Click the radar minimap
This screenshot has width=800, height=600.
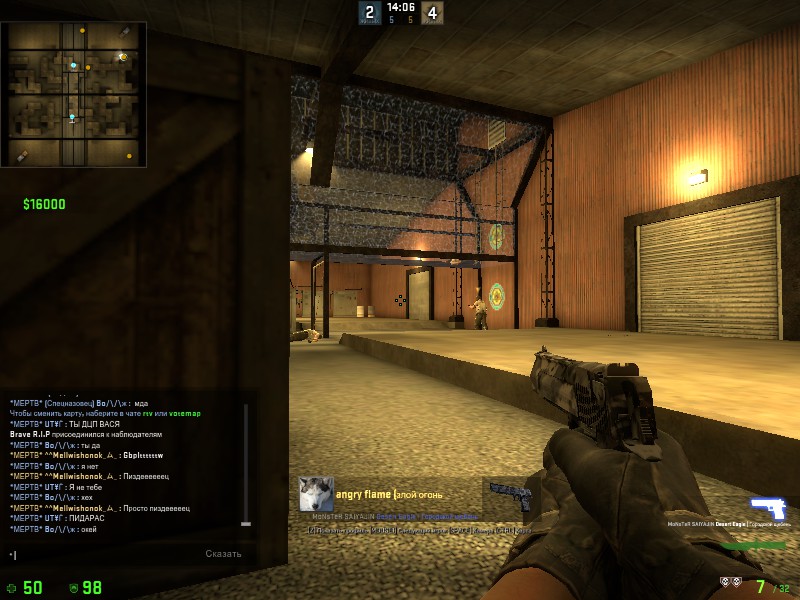pyautogui.click(x=75, y=94)
